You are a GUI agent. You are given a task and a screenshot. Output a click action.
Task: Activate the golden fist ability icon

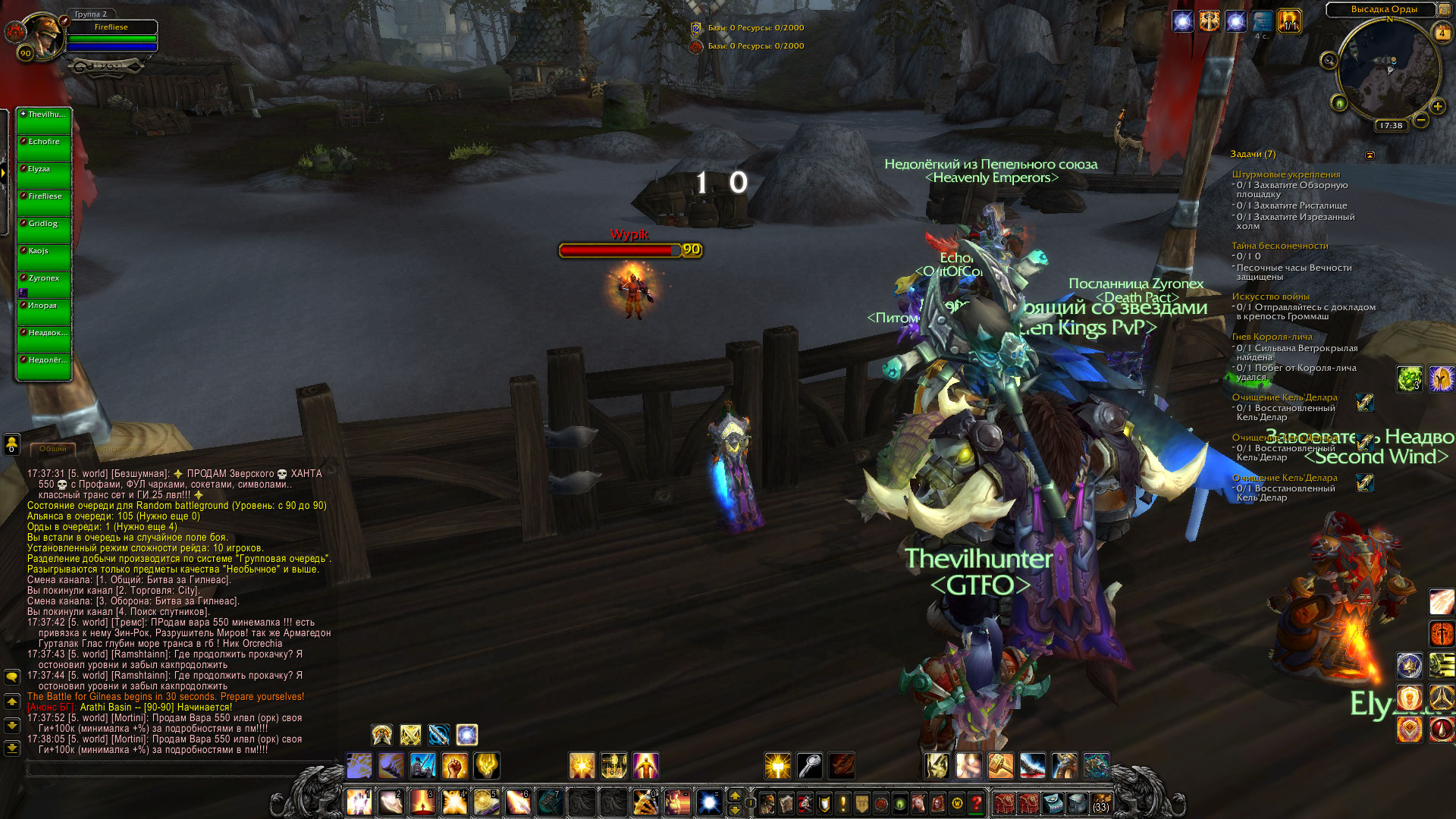454,766
